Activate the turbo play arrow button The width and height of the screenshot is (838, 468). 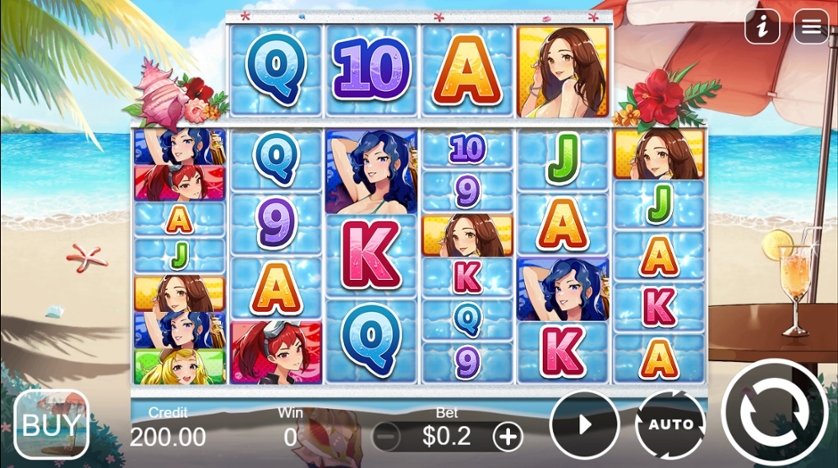pos(584,424)
